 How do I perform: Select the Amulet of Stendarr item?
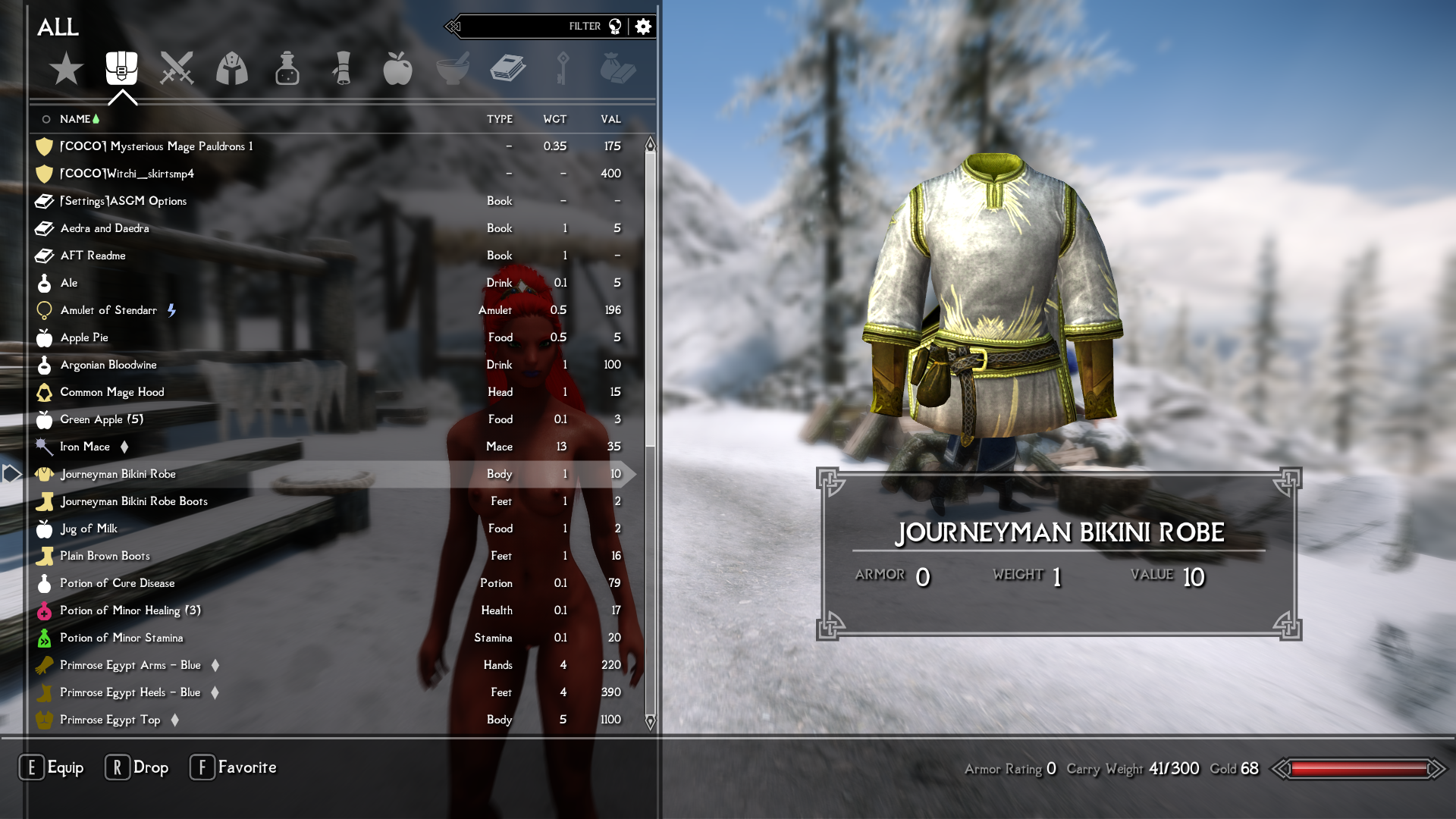[107, 310]
